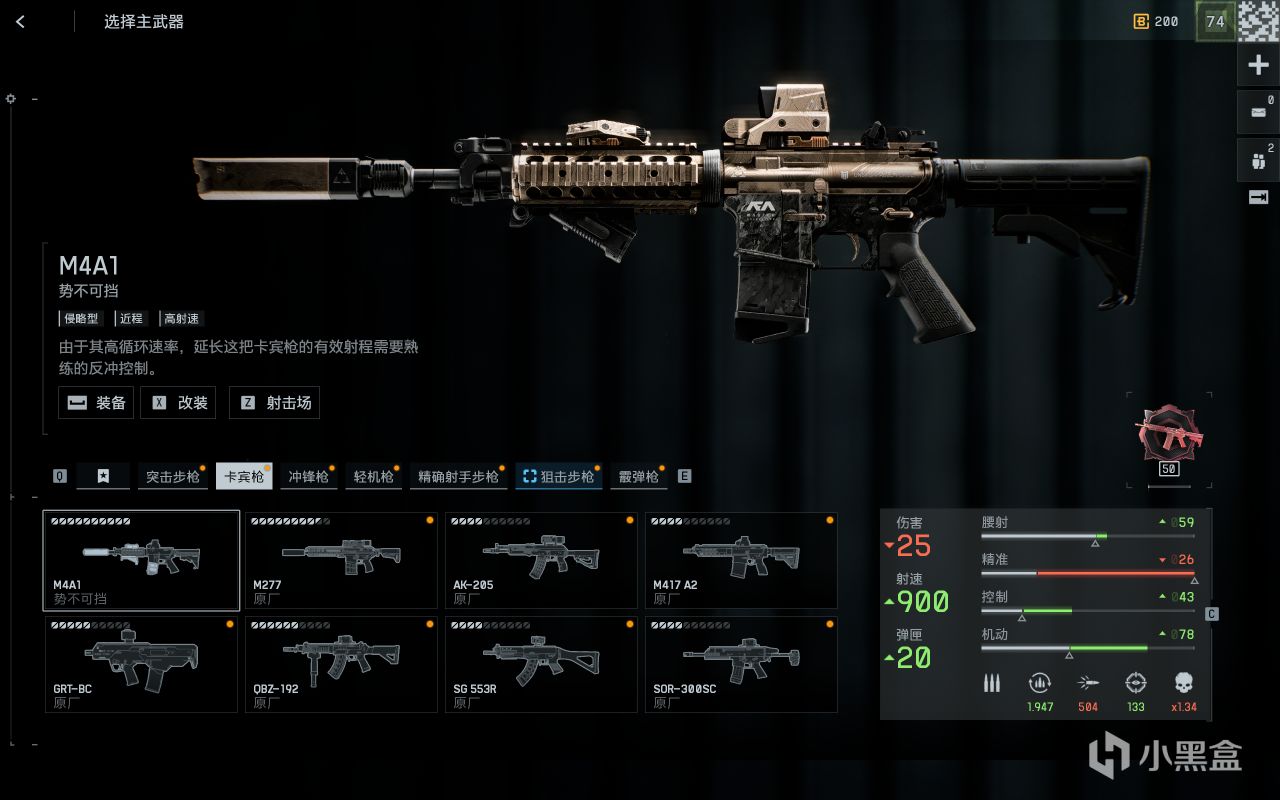Open the 装备 equip button
Viewport: 1280px width, 800px height.
(96, 403)
